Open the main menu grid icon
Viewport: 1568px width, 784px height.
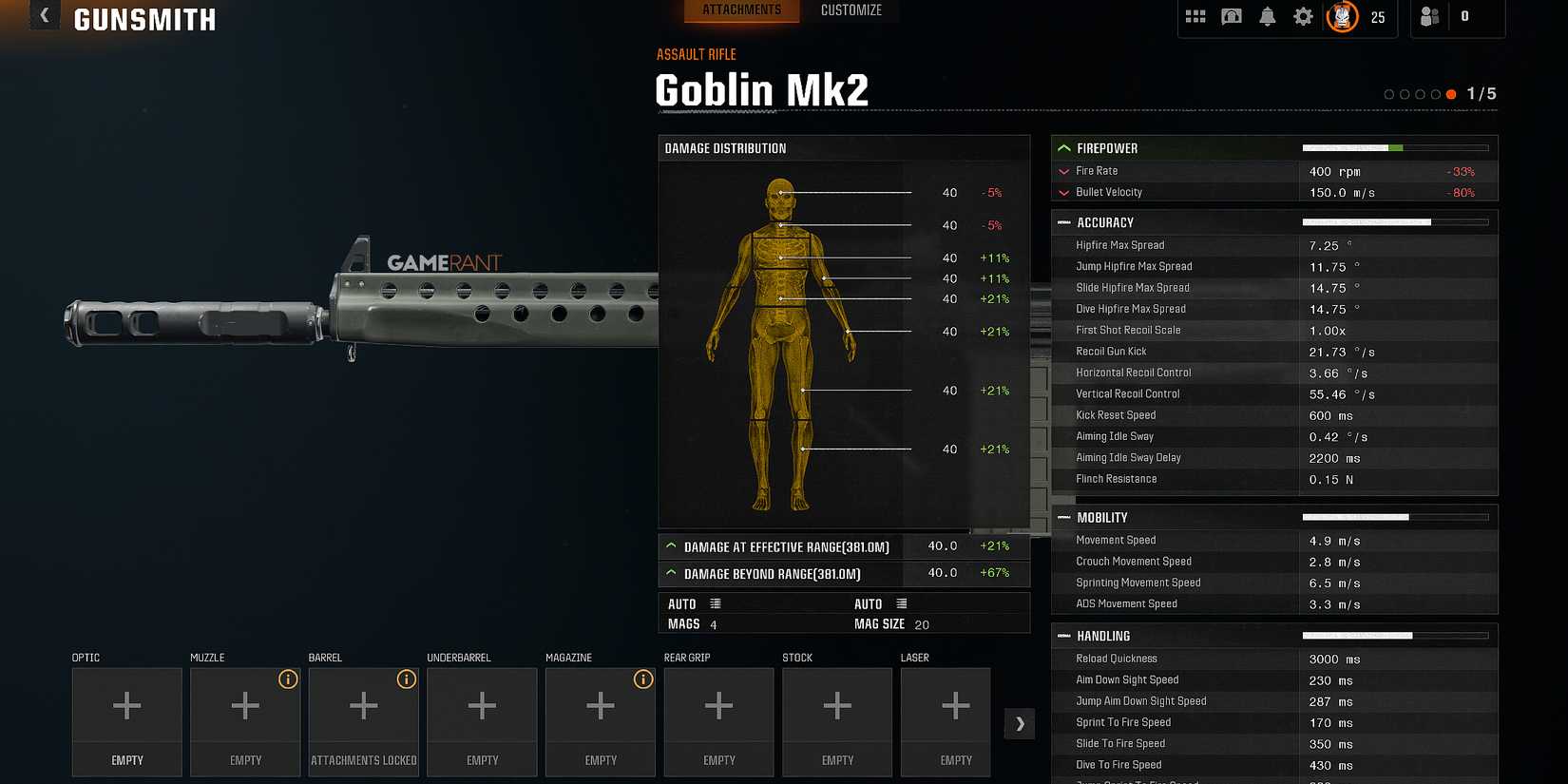1195,16
